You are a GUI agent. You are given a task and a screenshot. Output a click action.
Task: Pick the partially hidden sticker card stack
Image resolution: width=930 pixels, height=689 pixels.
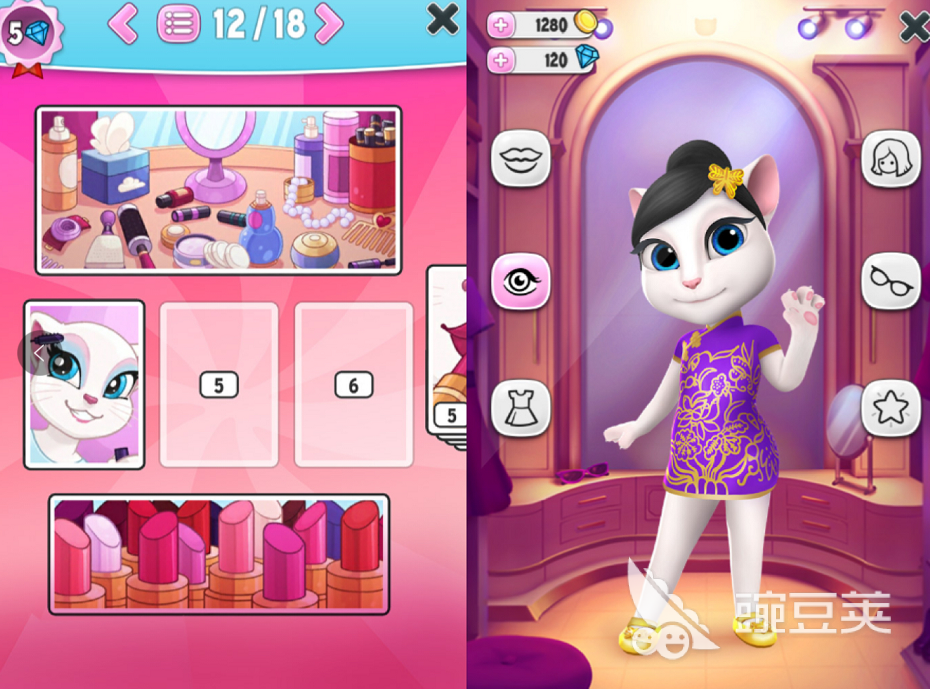(x=449, y=350)
